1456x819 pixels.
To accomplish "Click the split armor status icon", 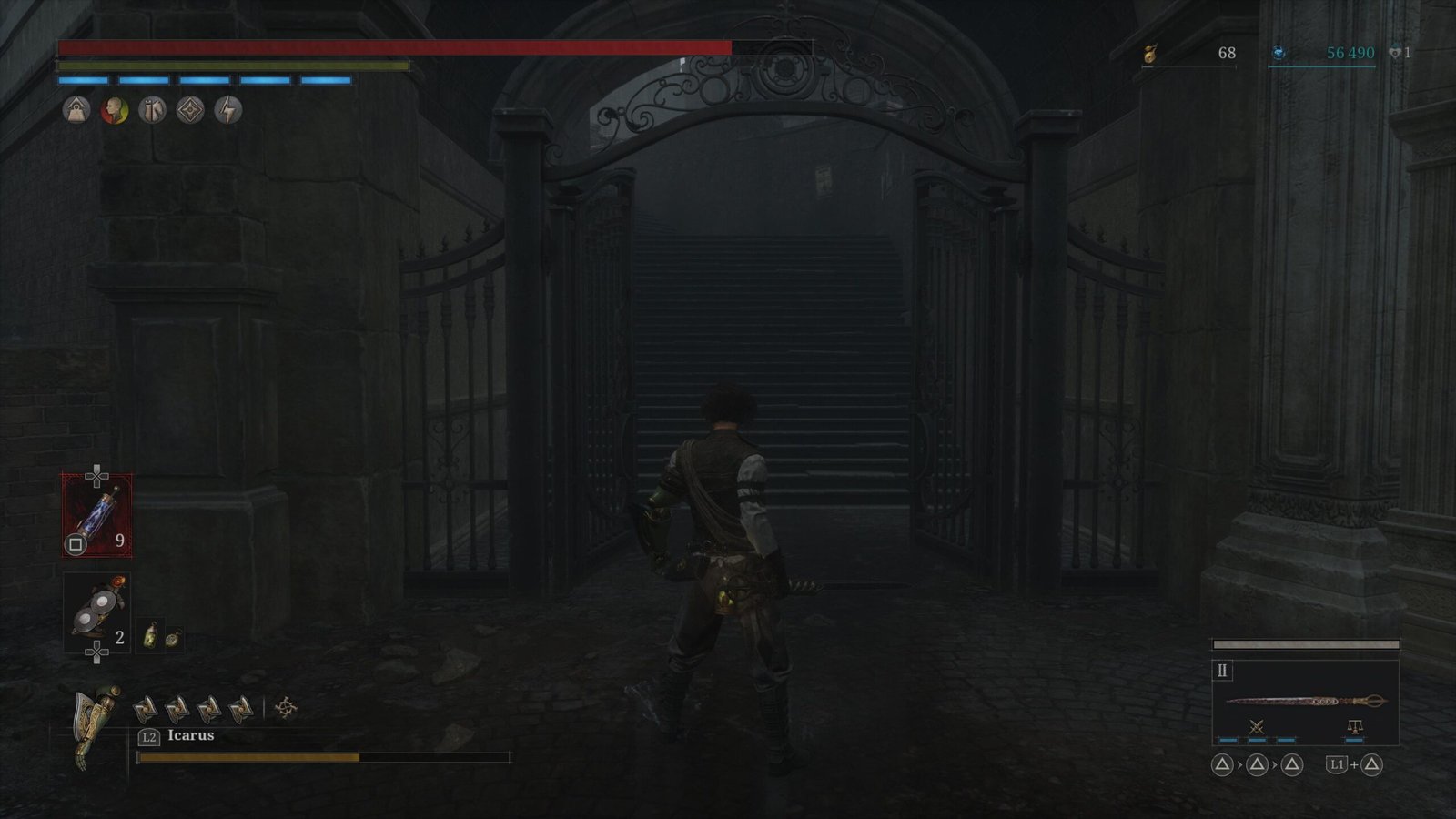I will pos(152,111).
